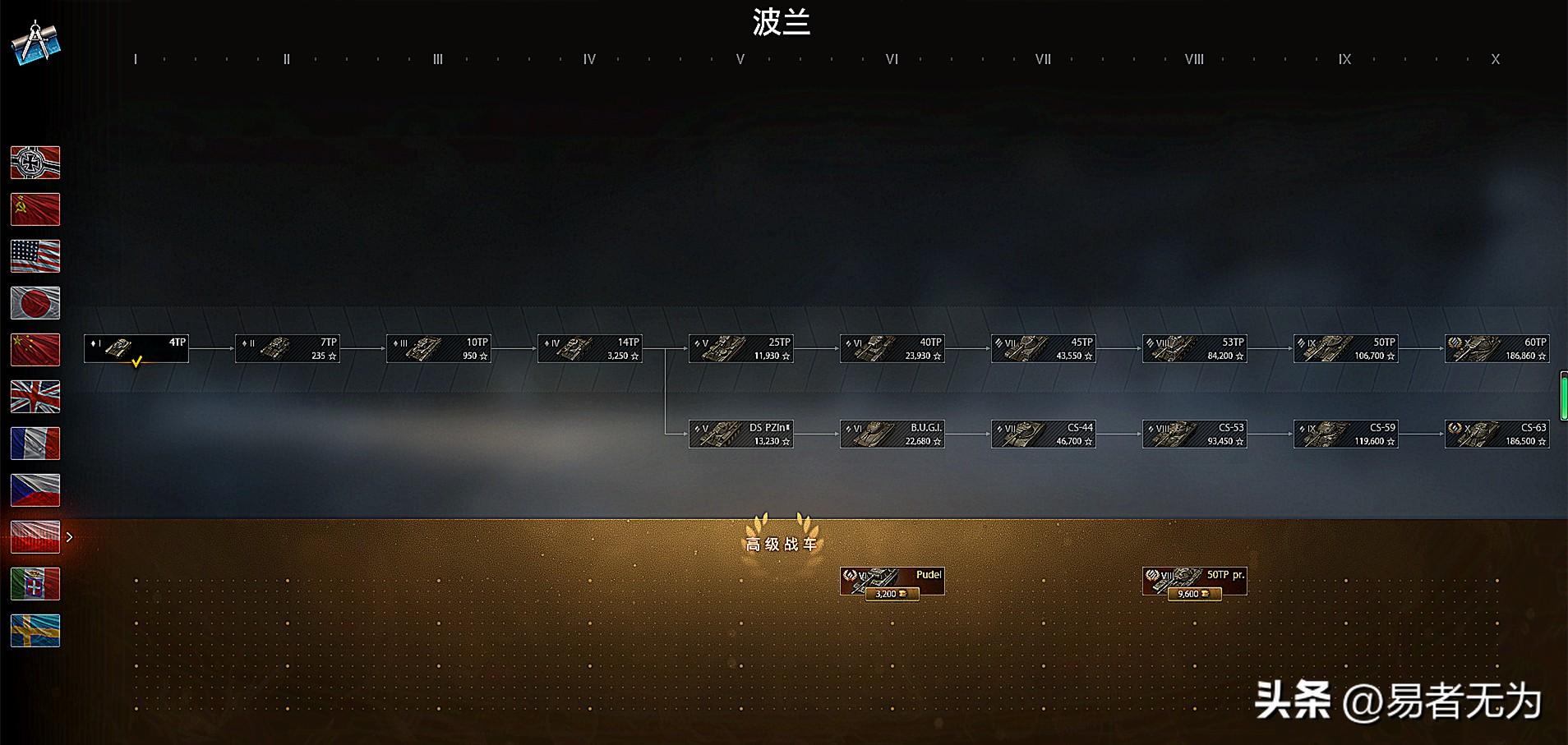The height and width of the screenshot is (745, 1568).
Task: Open the blueprints compass icon
Action: (36, 43)
